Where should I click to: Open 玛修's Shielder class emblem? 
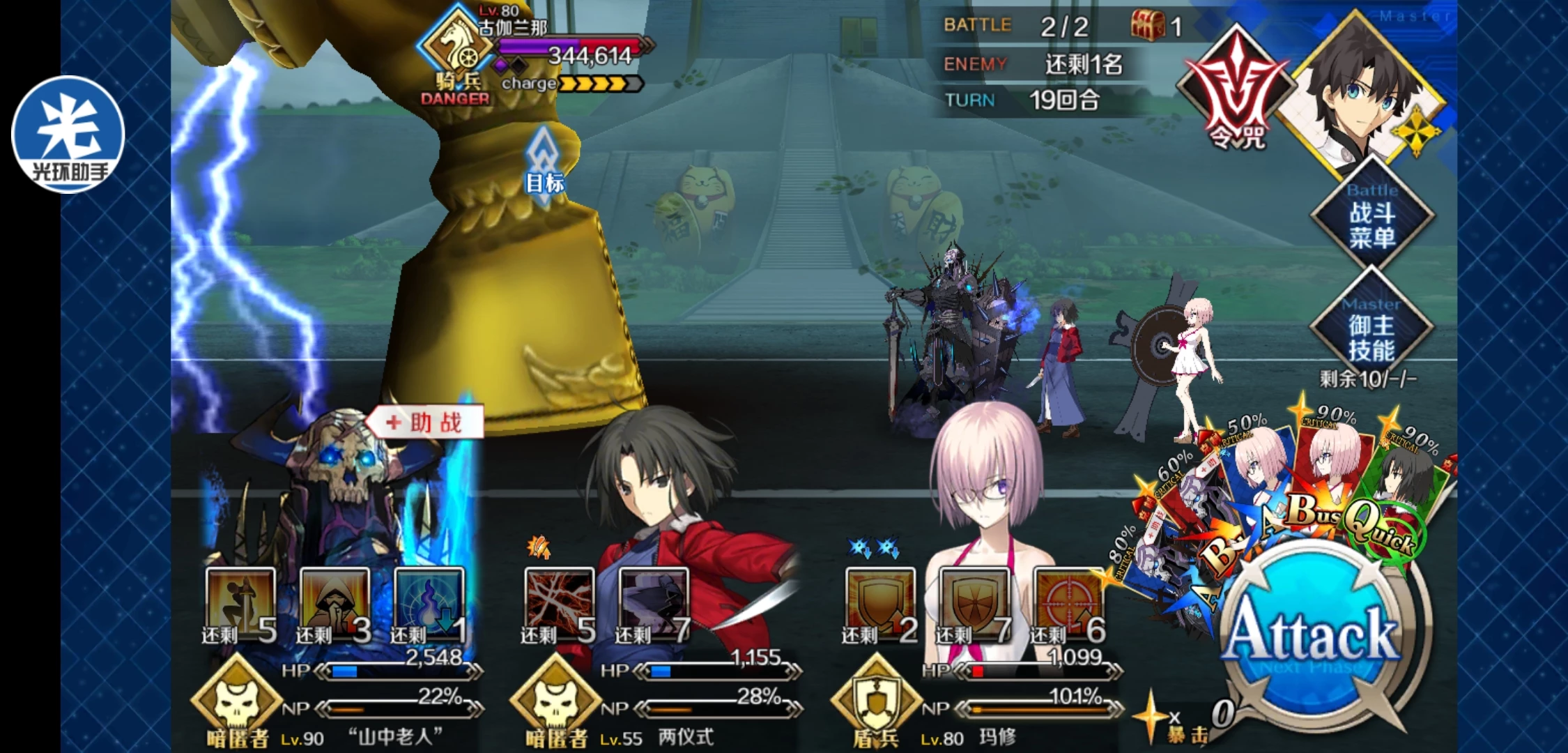click(x=876, y=701)
